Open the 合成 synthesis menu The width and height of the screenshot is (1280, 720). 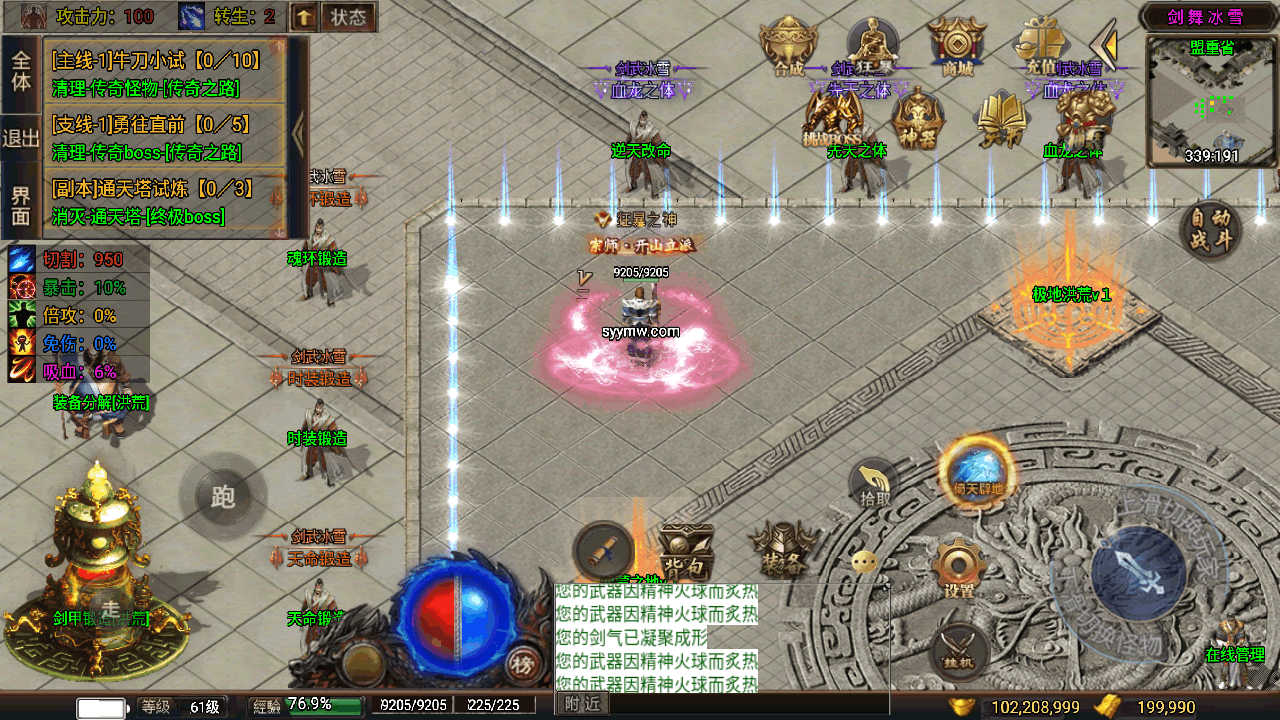789,46
